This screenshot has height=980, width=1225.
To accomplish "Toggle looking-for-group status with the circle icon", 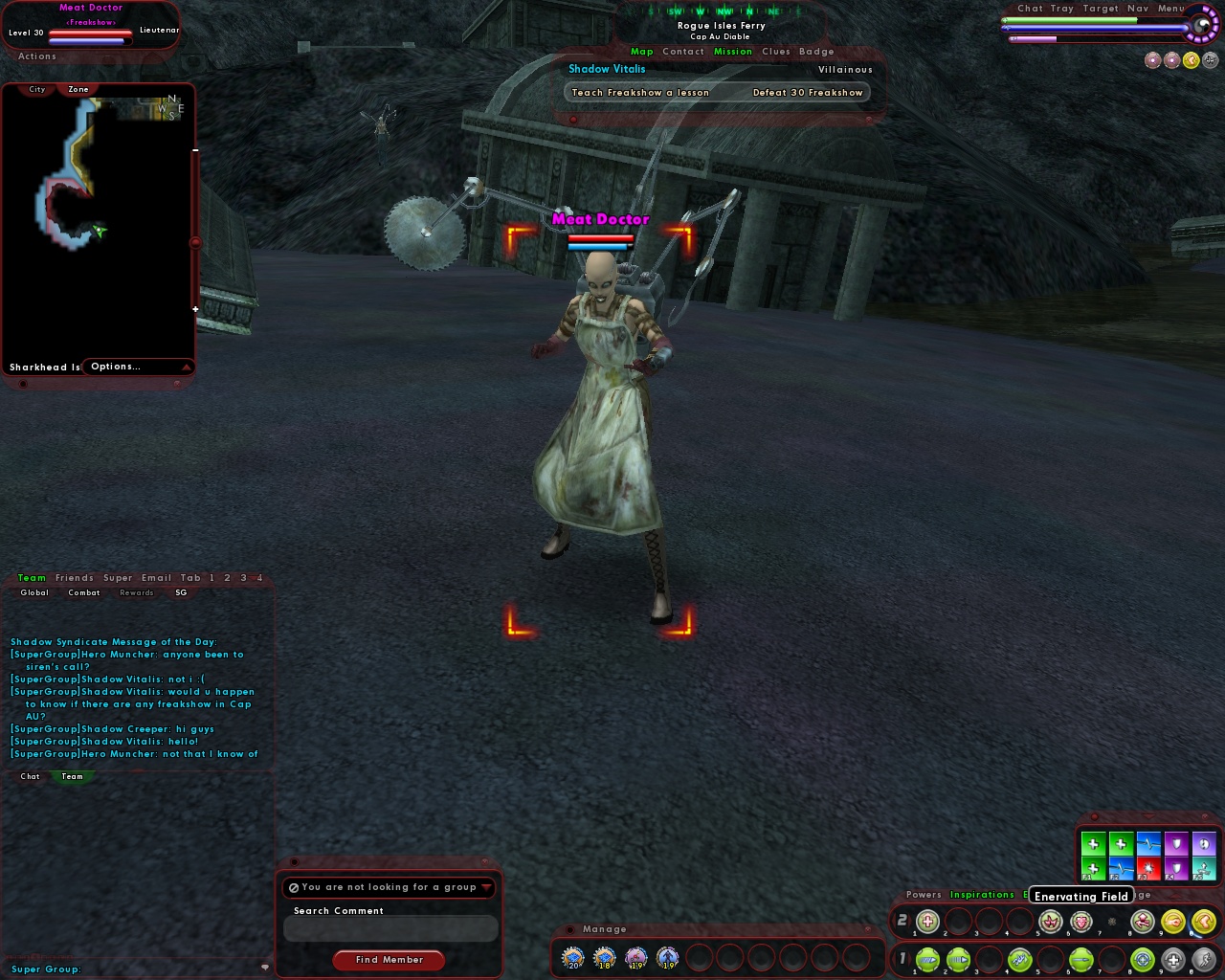I will pyautogui.click(x=293, y=887).
